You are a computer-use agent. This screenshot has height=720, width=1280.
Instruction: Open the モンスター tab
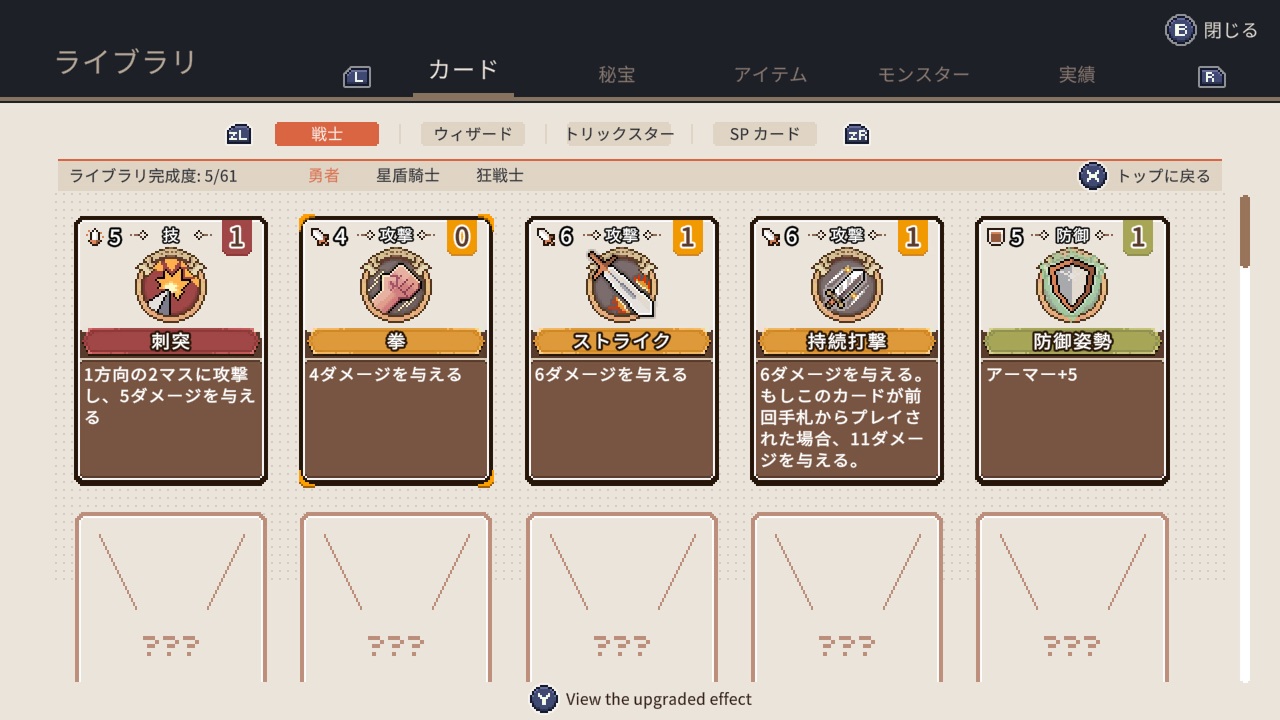tap(921, 73)
